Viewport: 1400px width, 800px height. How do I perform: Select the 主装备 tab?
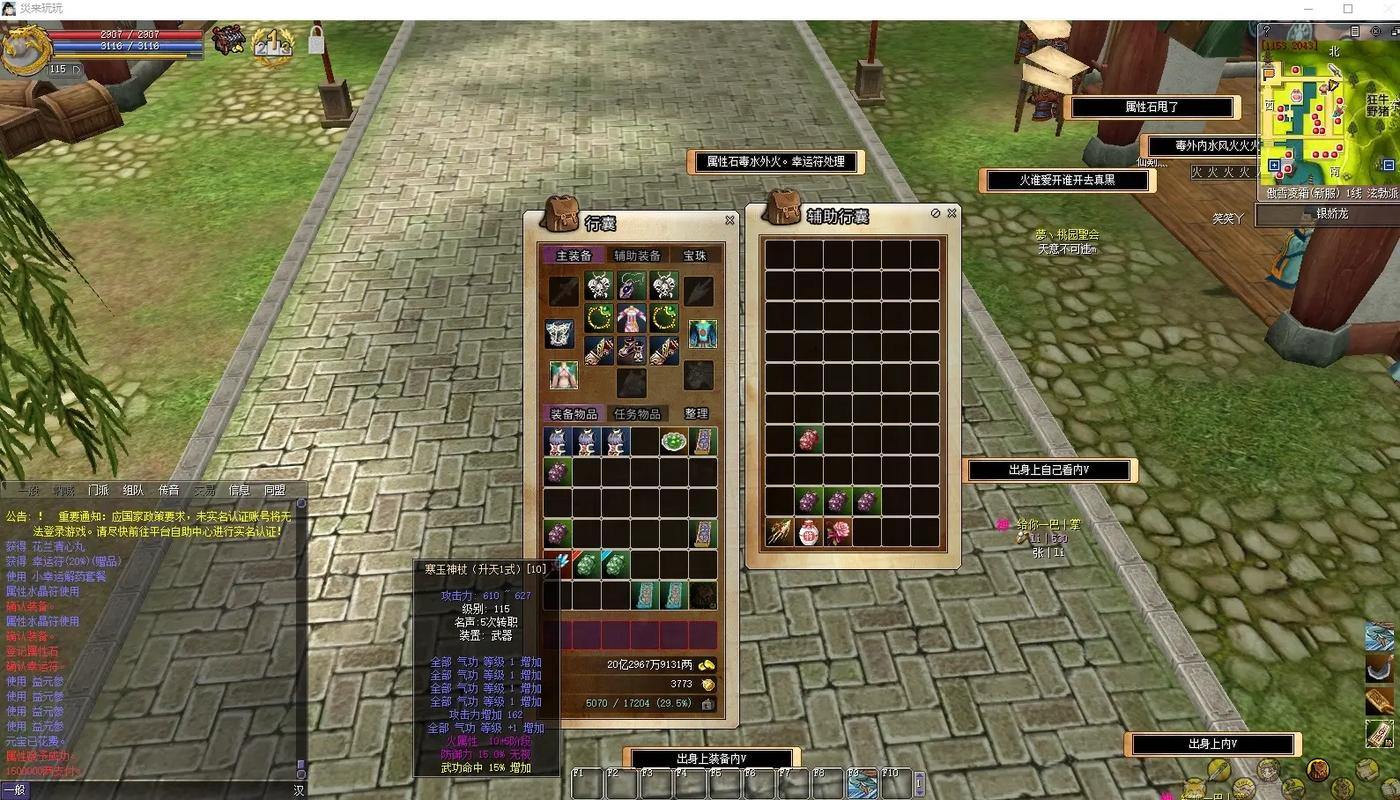[573, 256]
